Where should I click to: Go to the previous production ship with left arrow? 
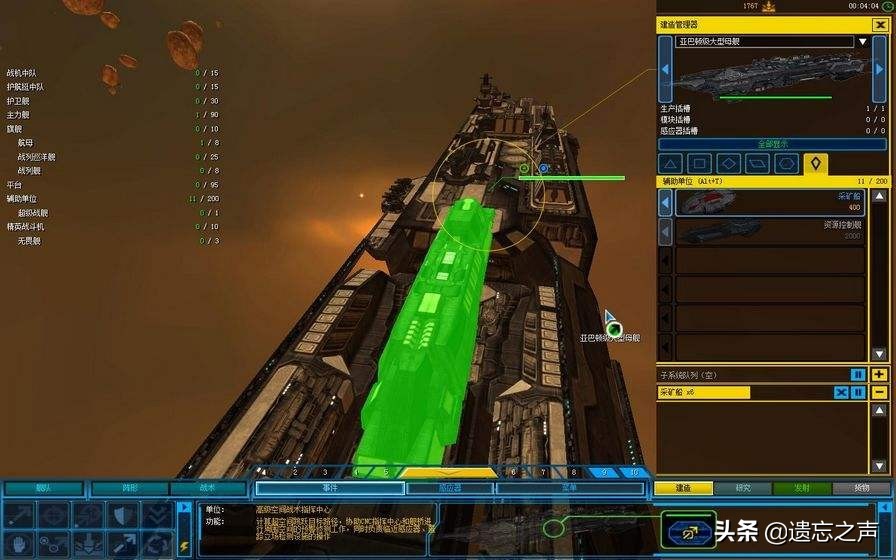coord(665,69)
